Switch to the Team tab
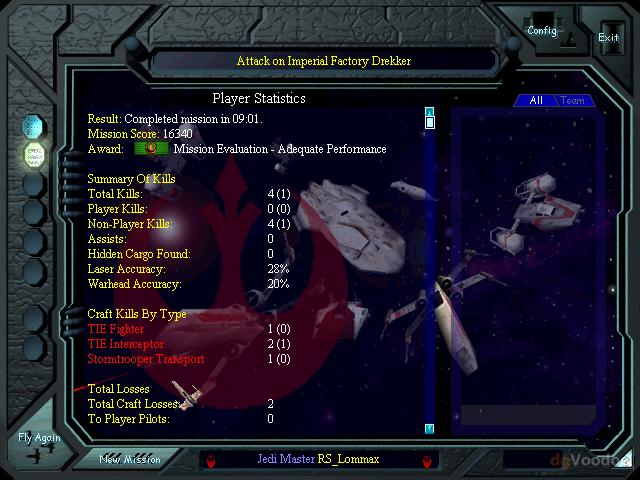Screen dimensions: 640x480 573,101
